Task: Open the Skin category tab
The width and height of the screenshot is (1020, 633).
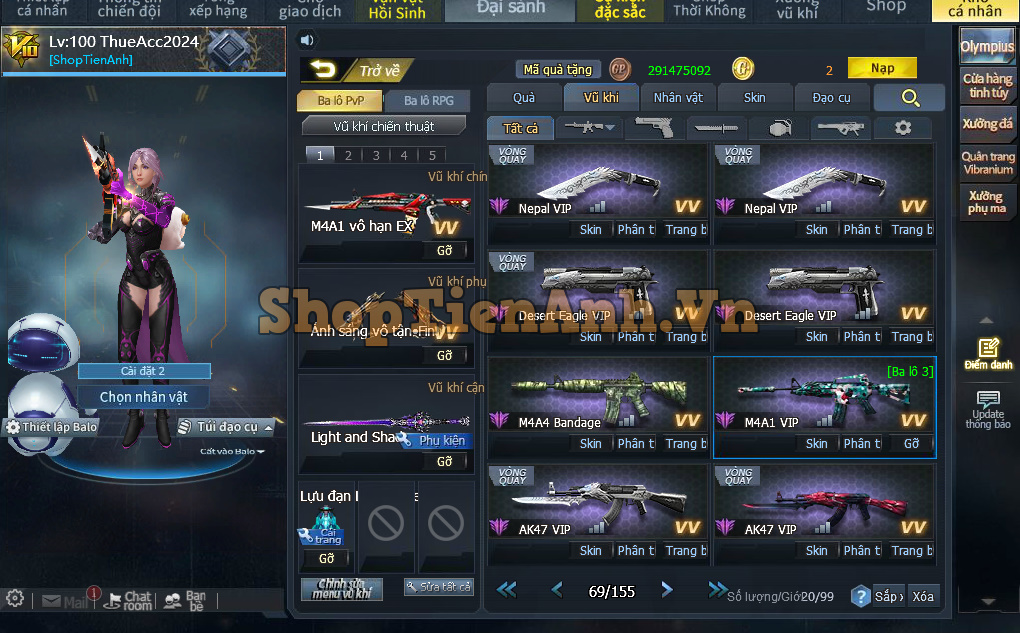Action: 755,97
